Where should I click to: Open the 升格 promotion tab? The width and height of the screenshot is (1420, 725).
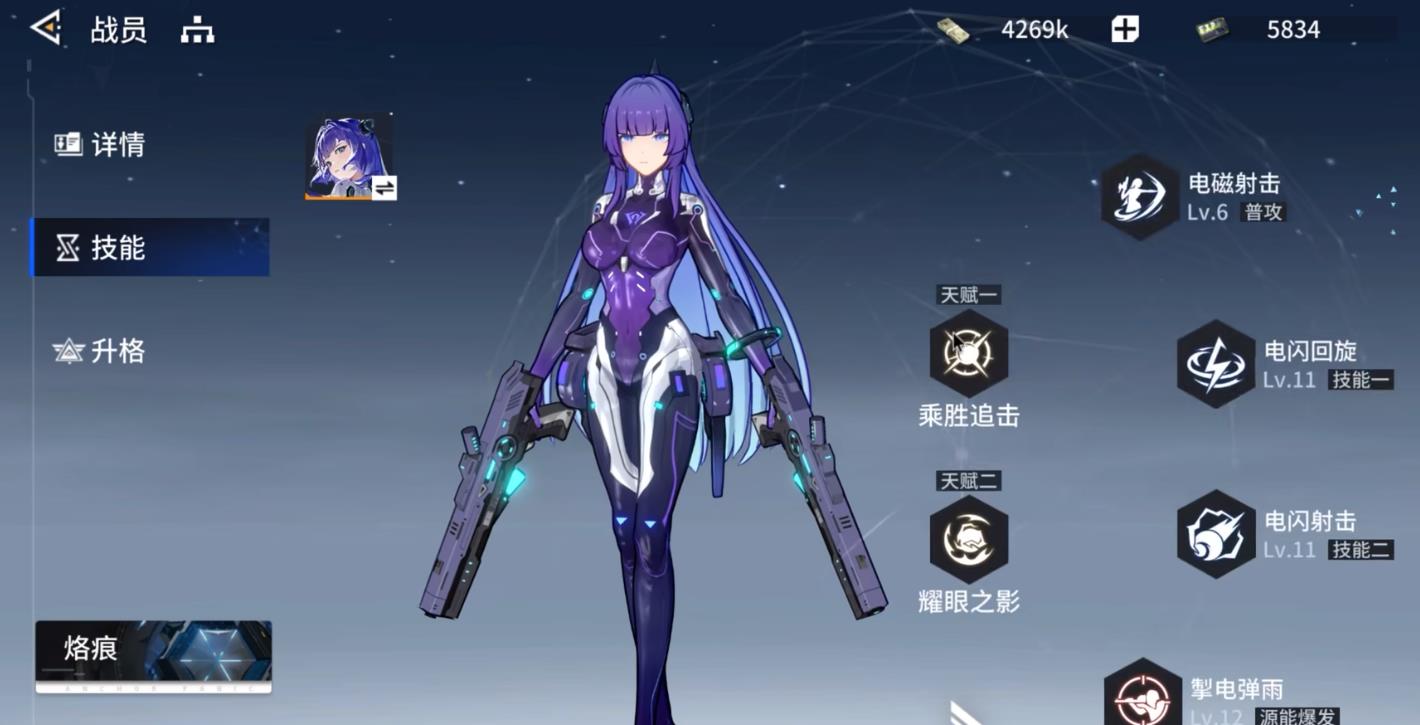point(100,351)
